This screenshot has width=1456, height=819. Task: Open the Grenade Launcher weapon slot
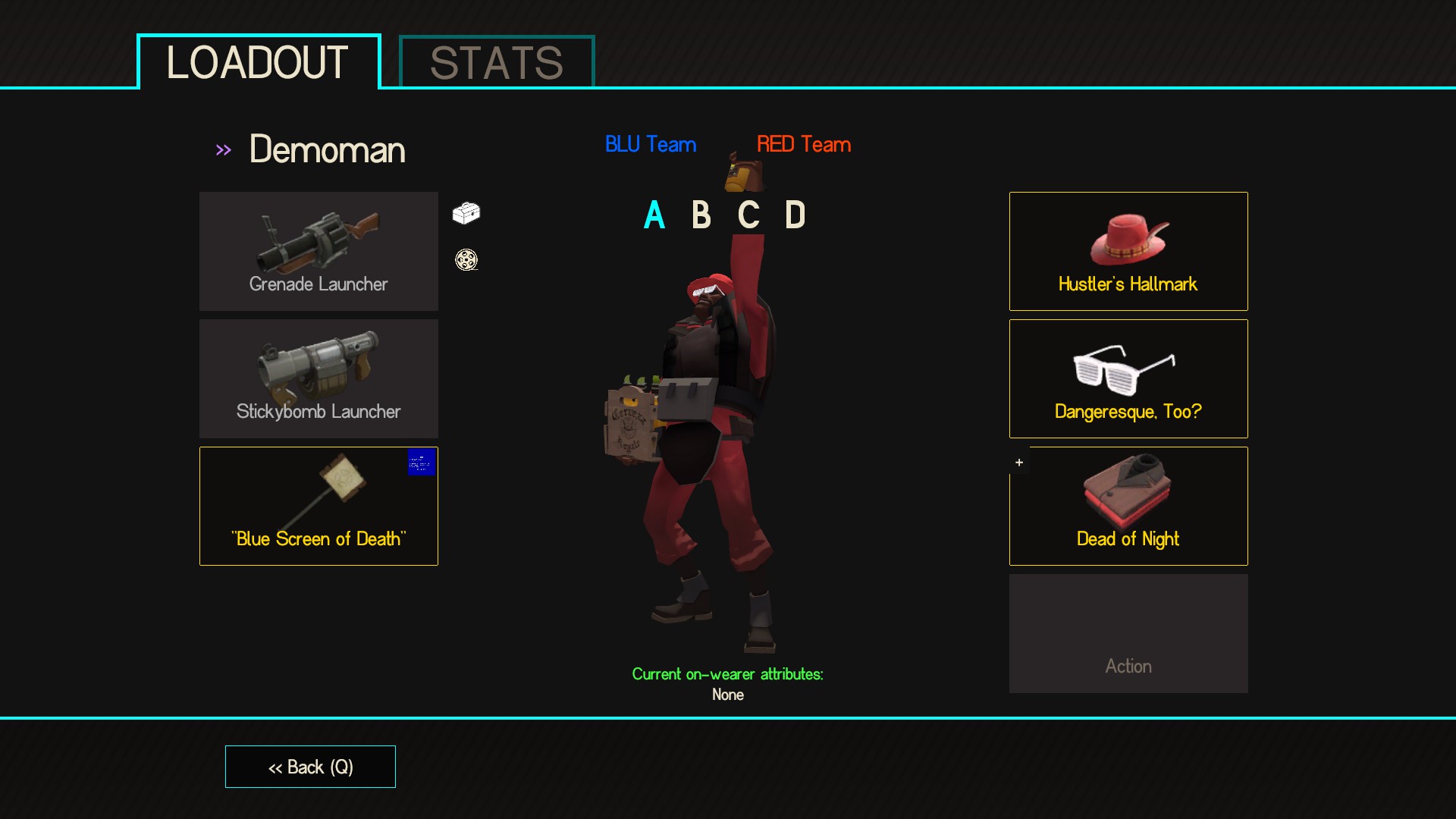318,251
